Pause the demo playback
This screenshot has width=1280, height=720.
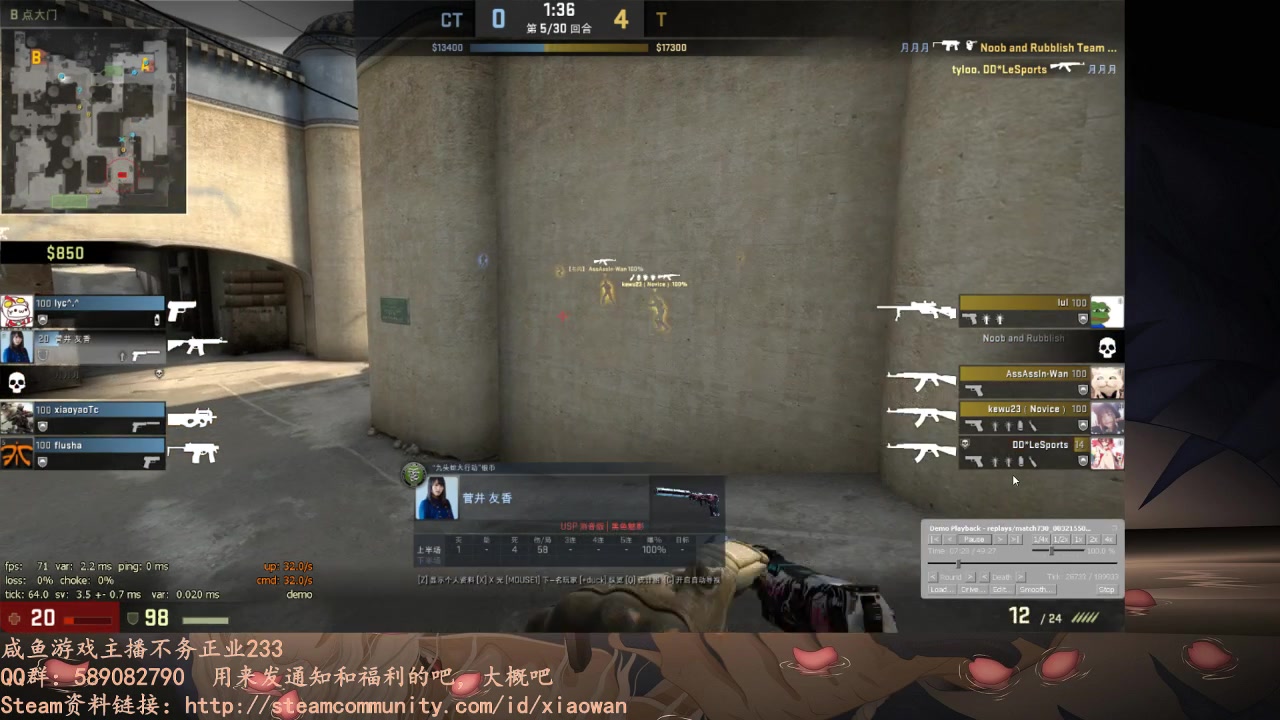point(975,539)
